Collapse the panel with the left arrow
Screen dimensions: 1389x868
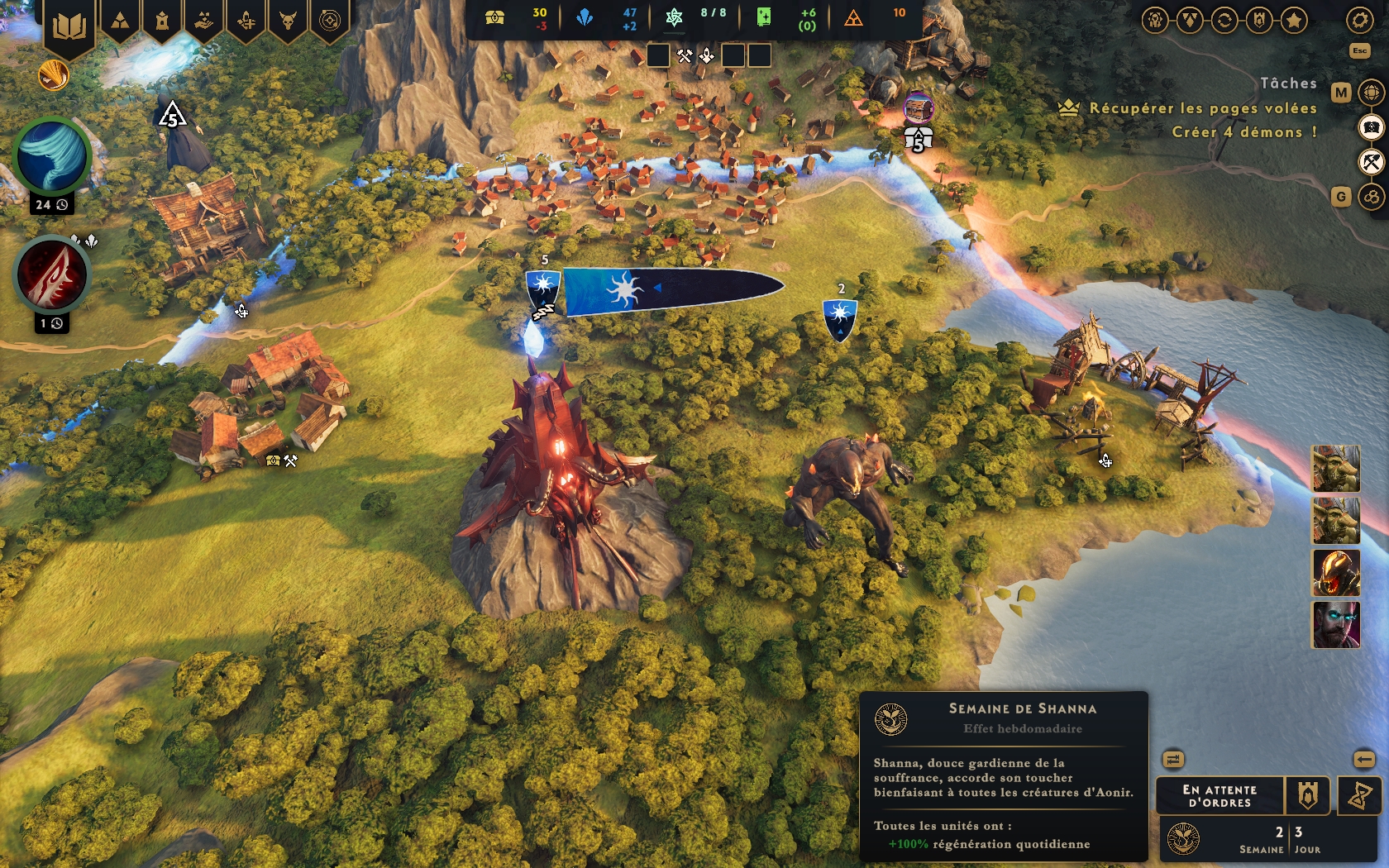pos(1363,759)
